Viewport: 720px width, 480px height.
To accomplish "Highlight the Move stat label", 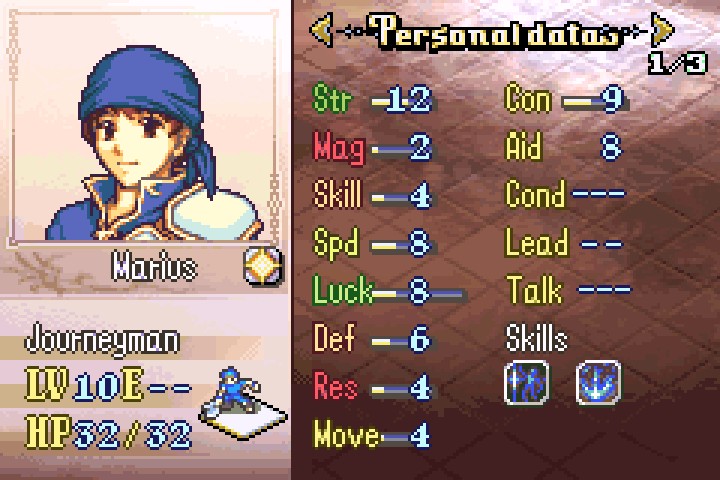I will (346, 435).
